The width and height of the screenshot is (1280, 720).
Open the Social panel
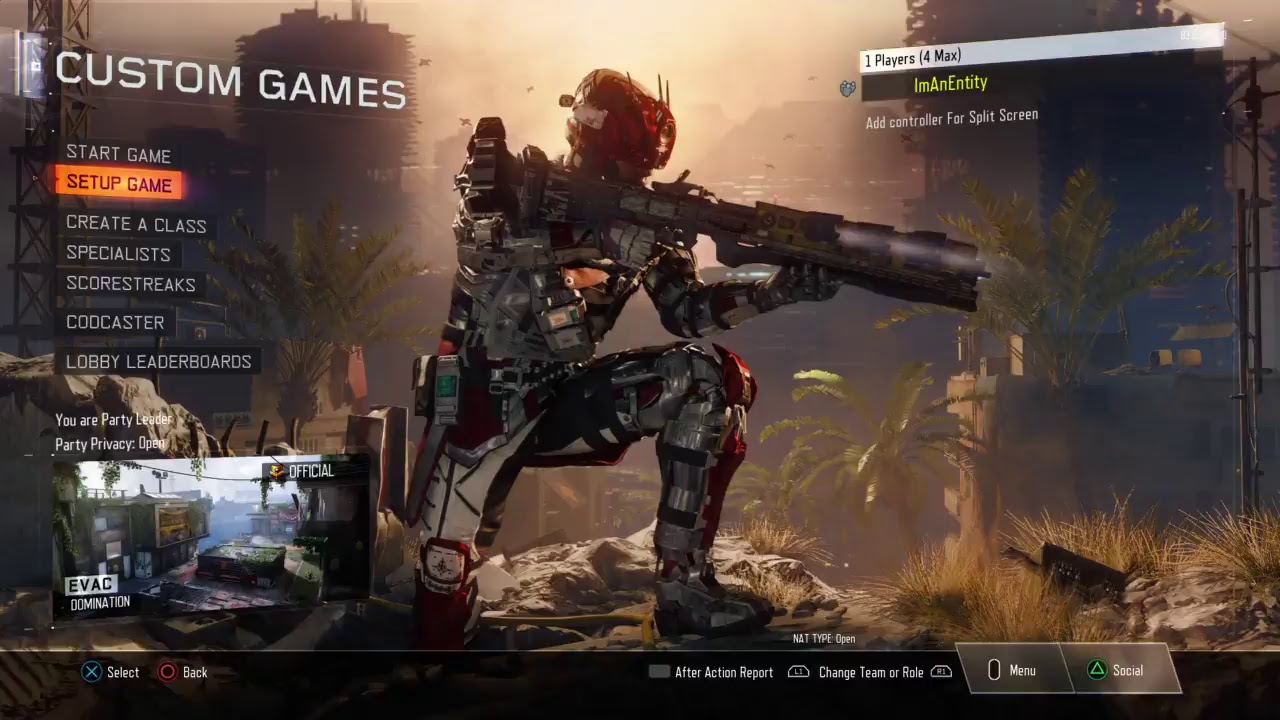tap(1117, 671)
